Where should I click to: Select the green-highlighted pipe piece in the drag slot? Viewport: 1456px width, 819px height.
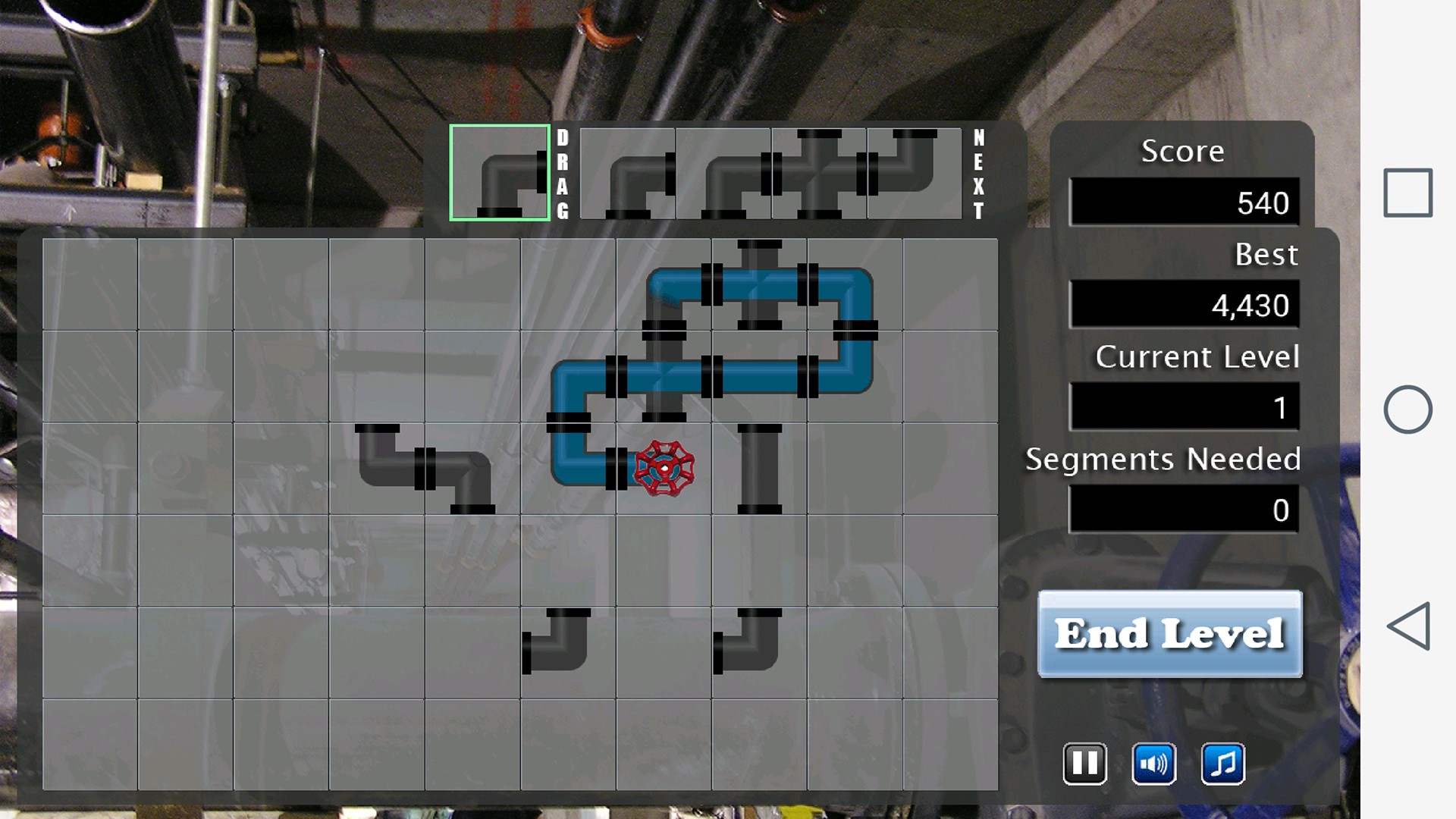tap(500, 173)
